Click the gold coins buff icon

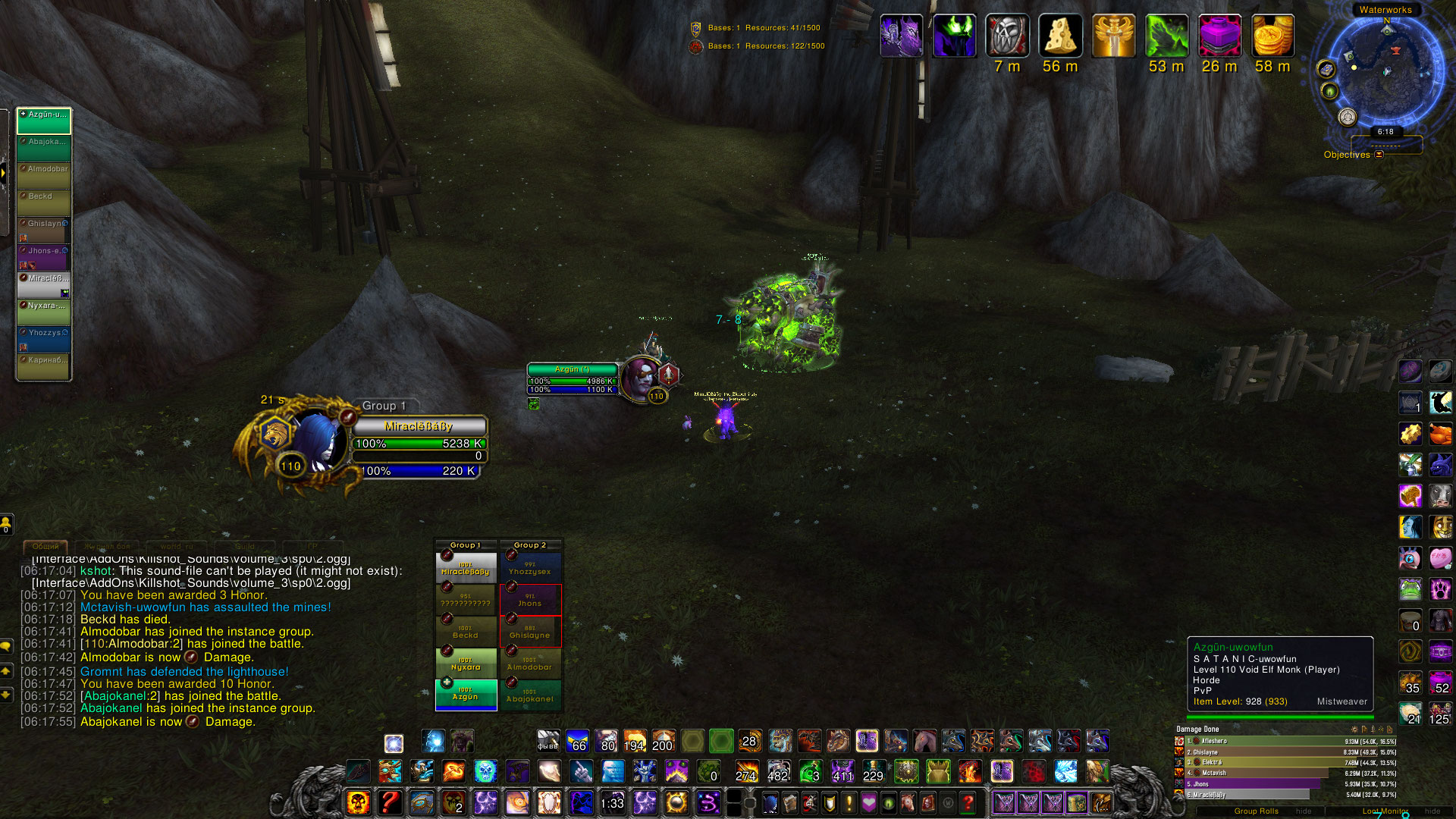(1272, 36)
